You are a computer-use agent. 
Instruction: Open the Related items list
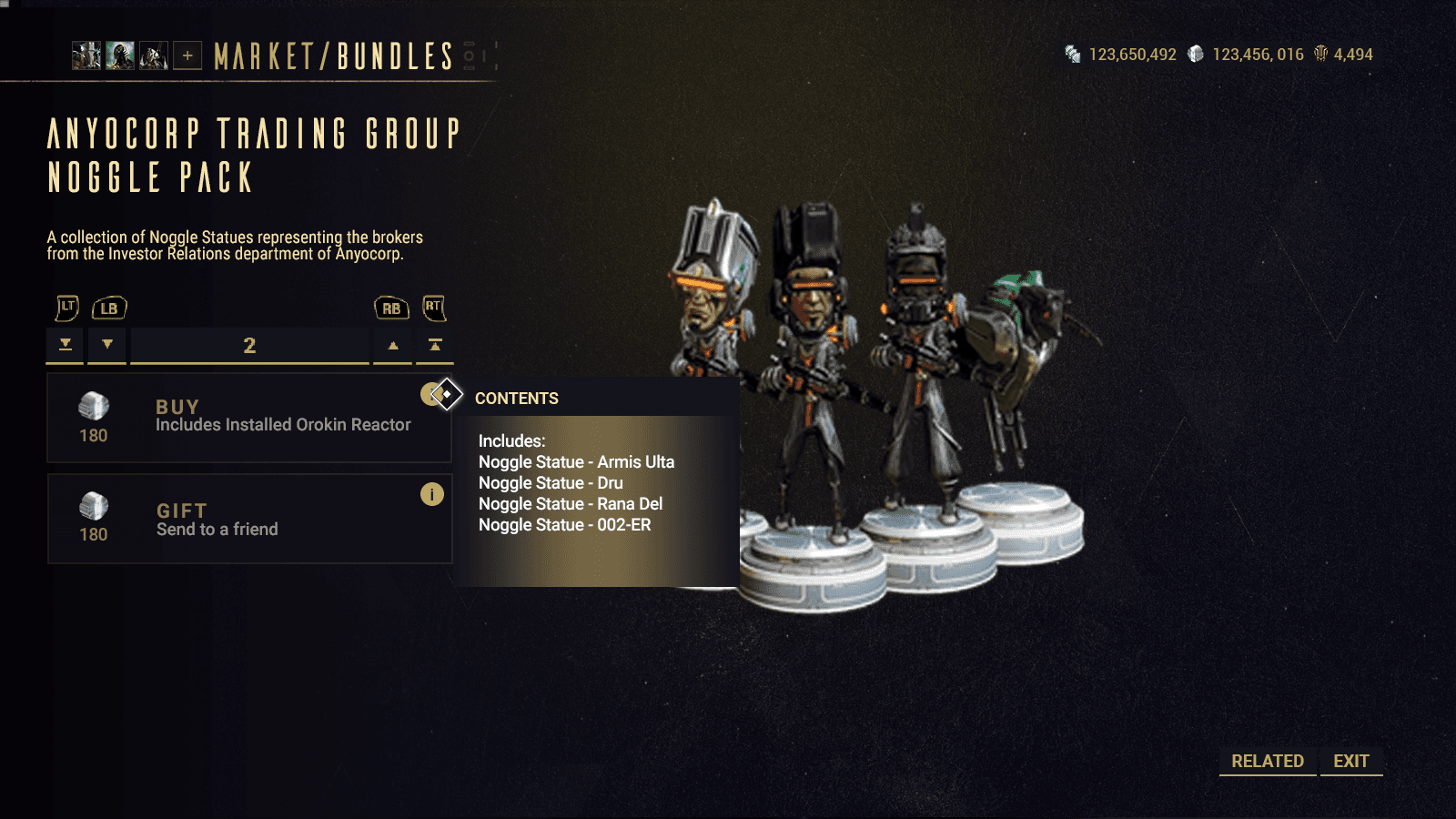pos(1267,761)
